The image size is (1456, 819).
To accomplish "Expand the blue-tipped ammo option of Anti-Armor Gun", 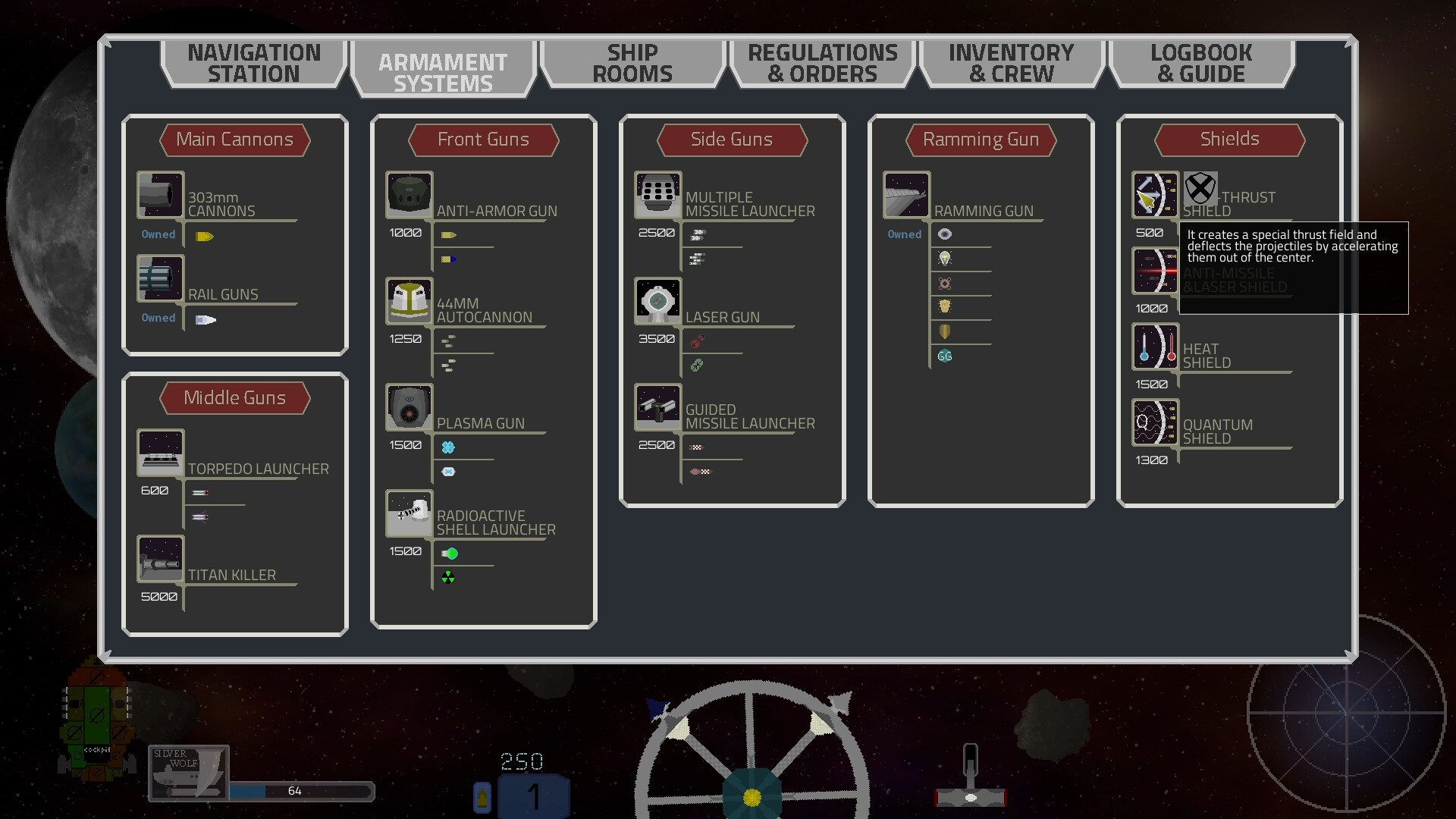I will point(449,259).
